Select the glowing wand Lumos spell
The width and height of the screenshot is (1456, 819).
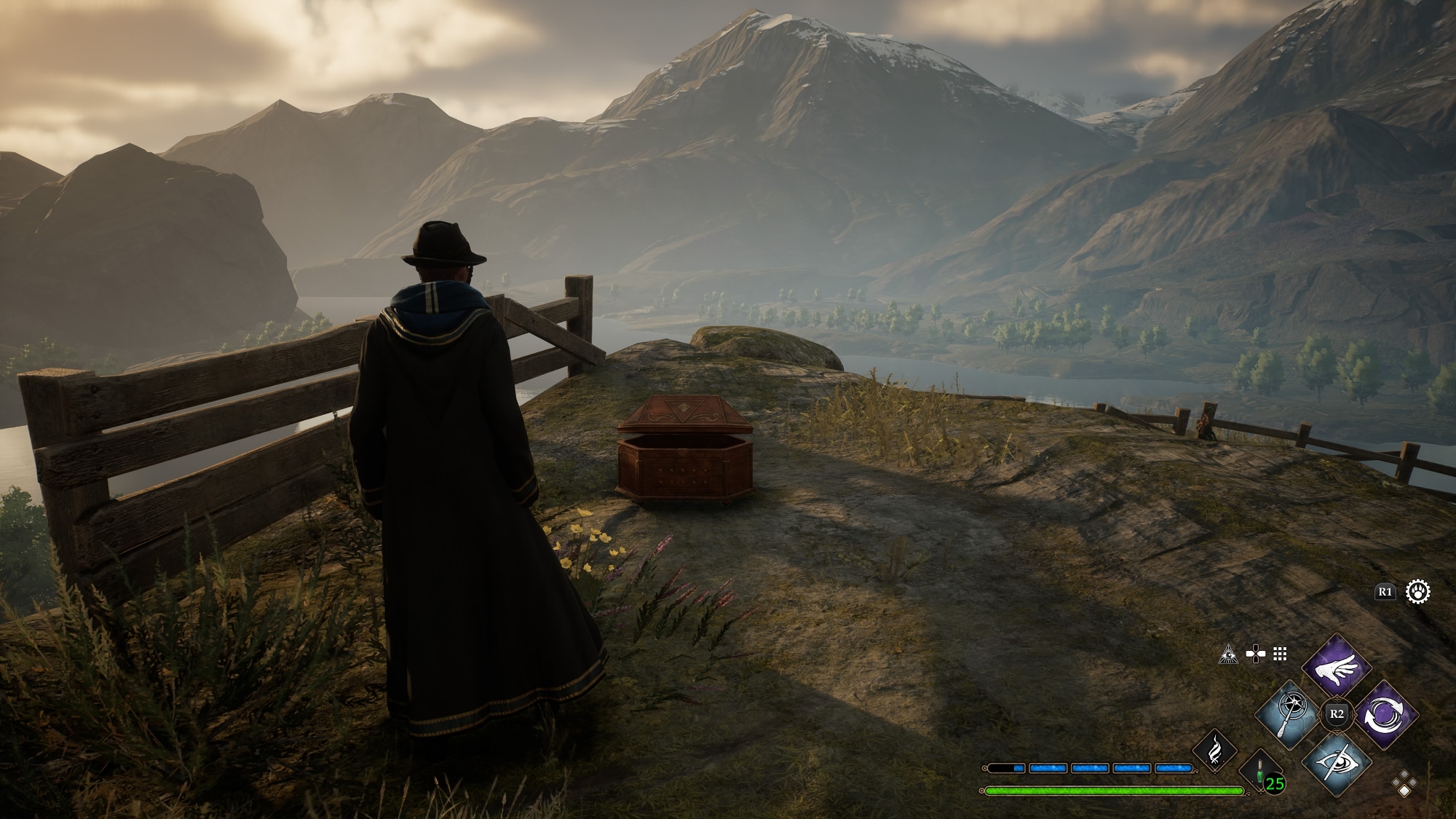[x=1288, y=715]
